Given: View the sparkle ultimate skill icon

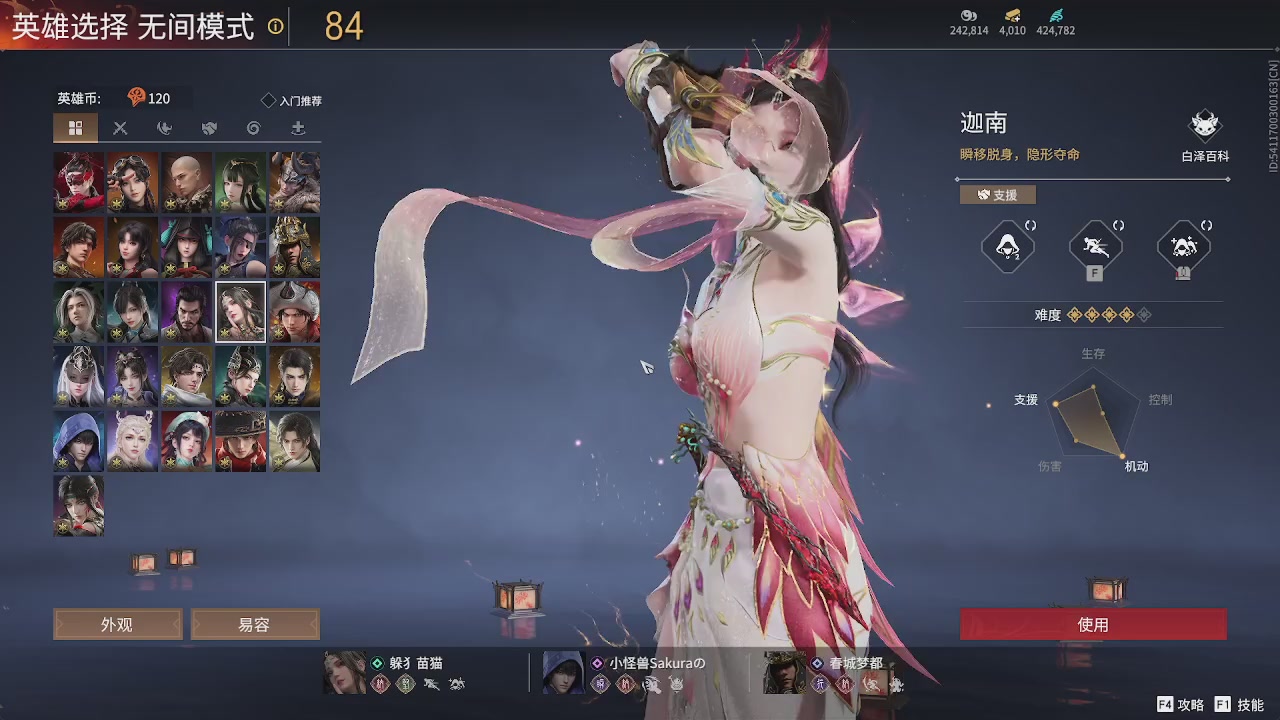Looking at the screenshot, I should pyautogui.click(x=1183, y=245).
